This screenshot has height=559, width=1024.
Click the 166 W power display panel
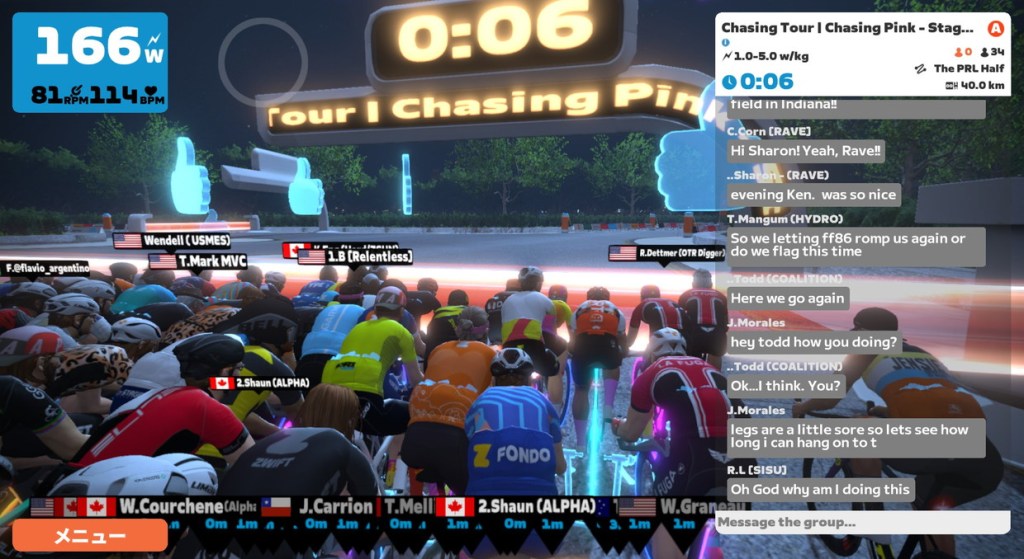90,62
